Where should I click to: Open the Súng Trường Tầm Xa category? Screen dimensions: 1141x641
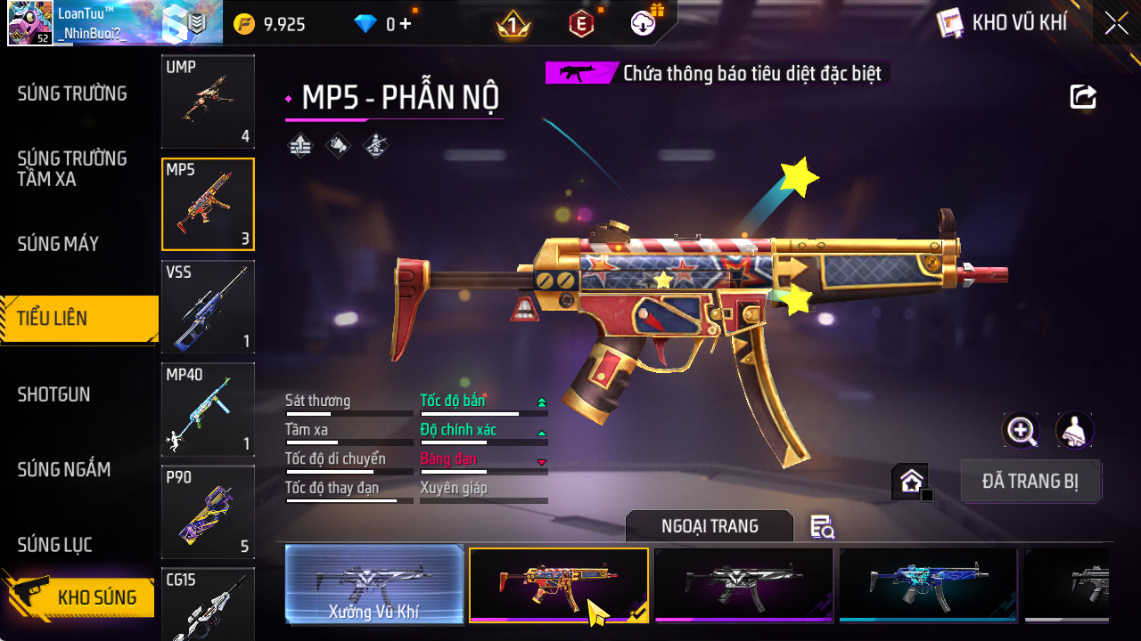coord(72,169)
